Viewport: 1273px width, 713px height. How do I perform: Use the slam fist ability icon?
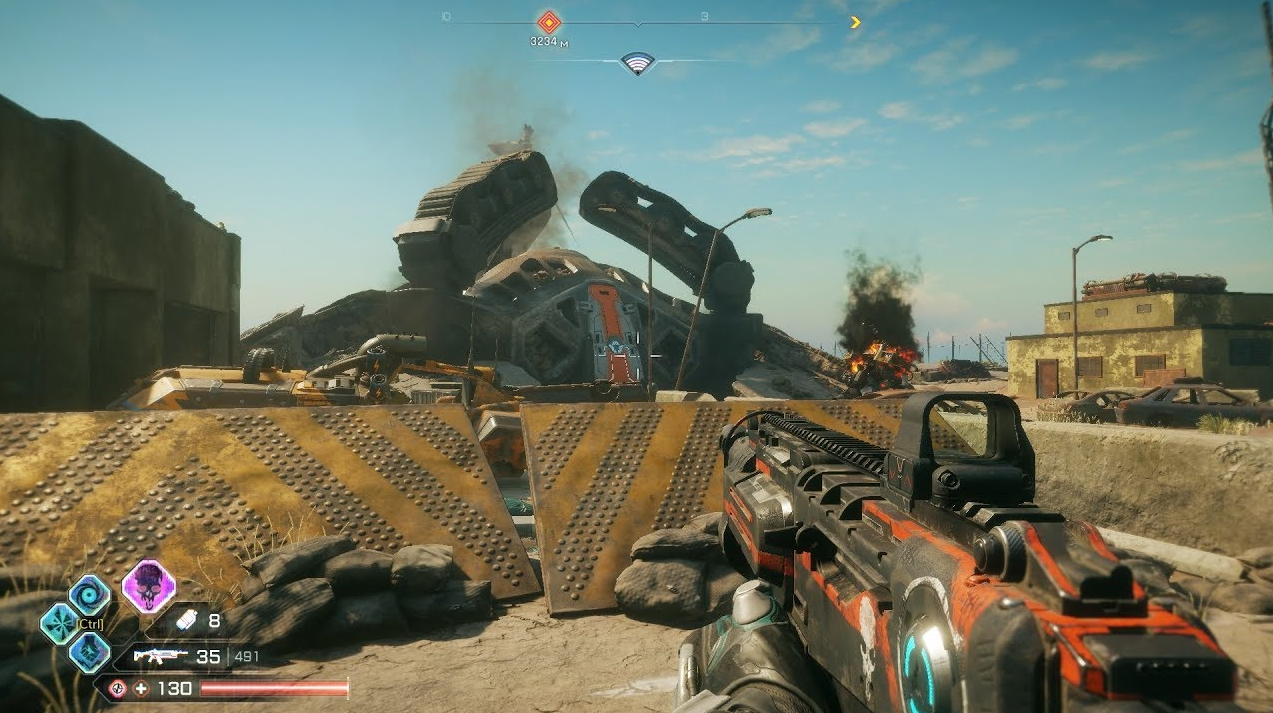coord(89,652)
